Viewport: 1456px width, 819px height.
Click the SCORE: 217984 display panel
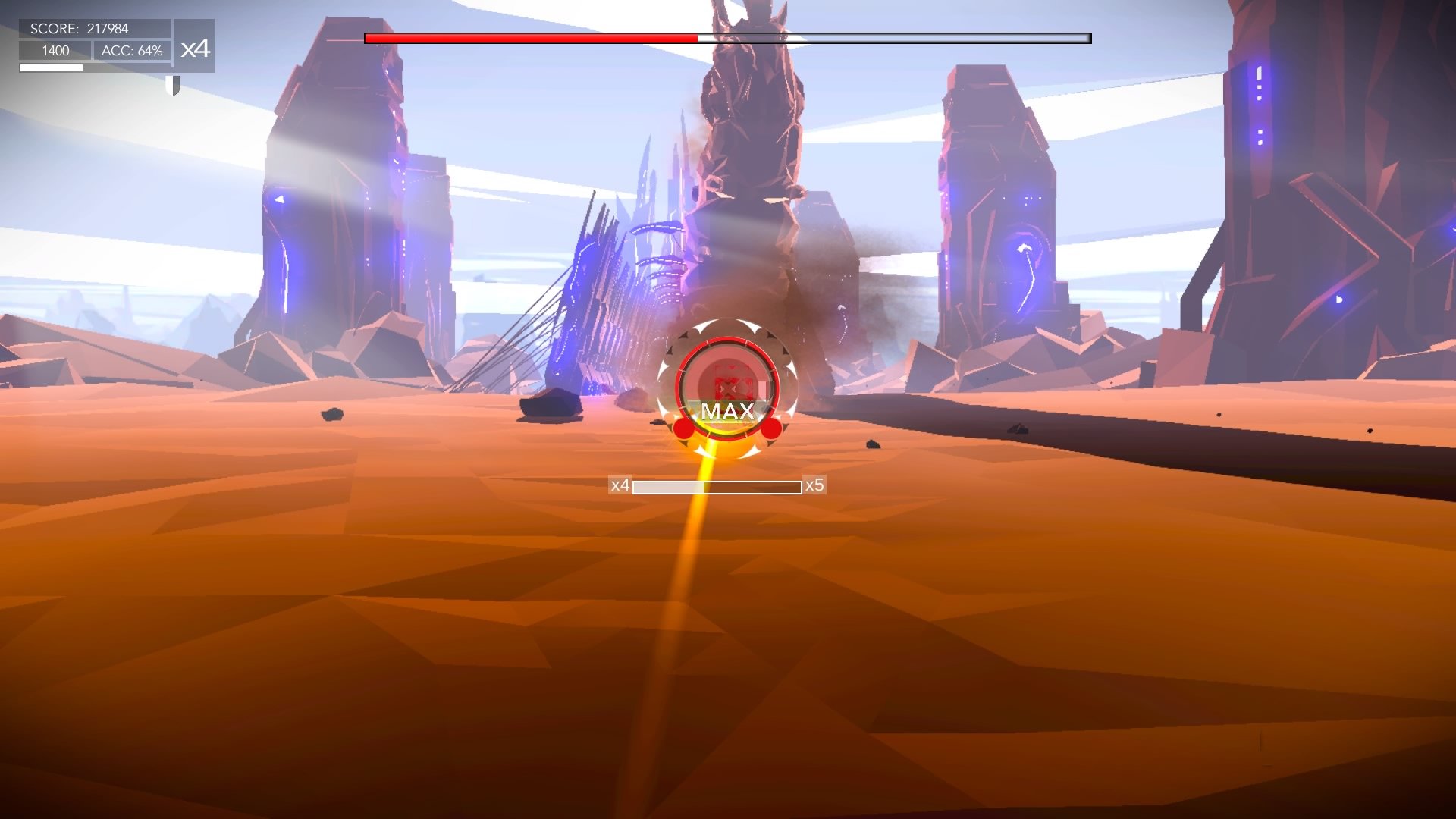click(x=78, y=30)
